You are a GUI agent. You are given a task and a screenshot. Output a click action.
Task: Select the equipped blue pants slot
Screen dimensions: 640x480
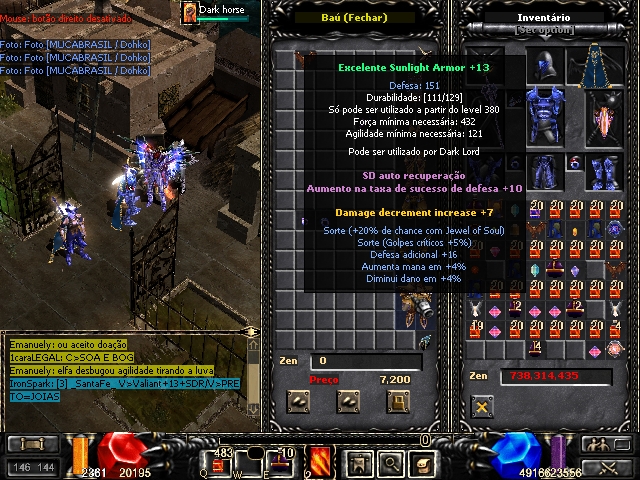[544, 170]
